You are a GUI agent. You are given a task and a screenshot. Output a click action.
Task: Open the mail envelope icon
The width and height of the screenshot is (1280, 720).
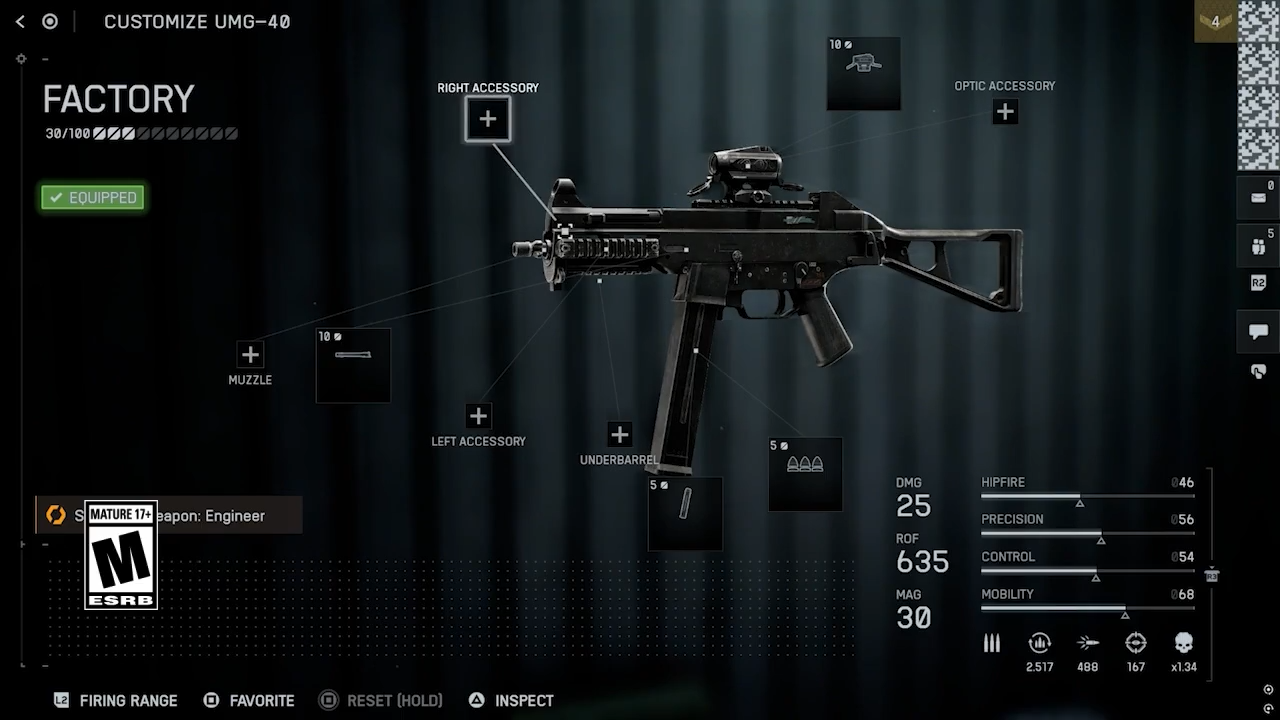tap(1258, 197)
